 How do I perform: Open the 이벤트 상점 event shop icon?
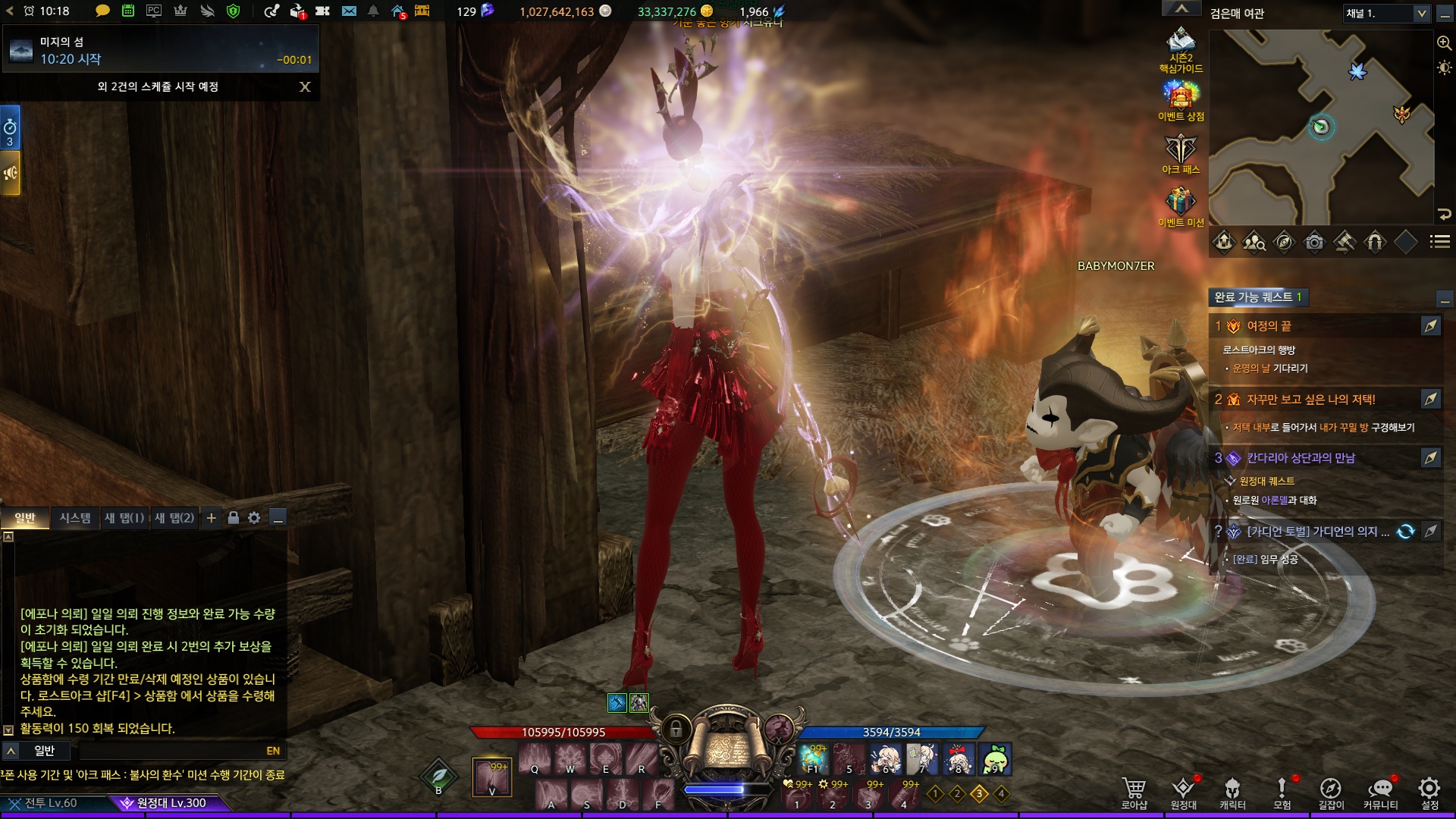pyautogui.click(x=1181, y=100)
